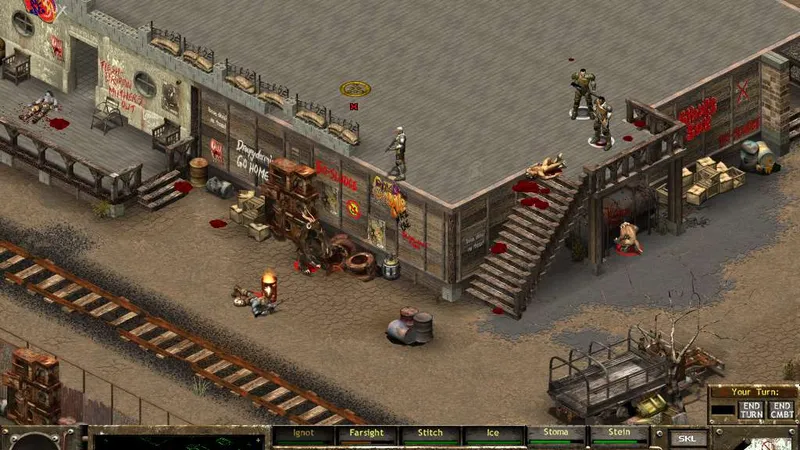Viewport: 800px width, 450px height.
Task: Choose Stitch from the squad bar
Action: 430,435
